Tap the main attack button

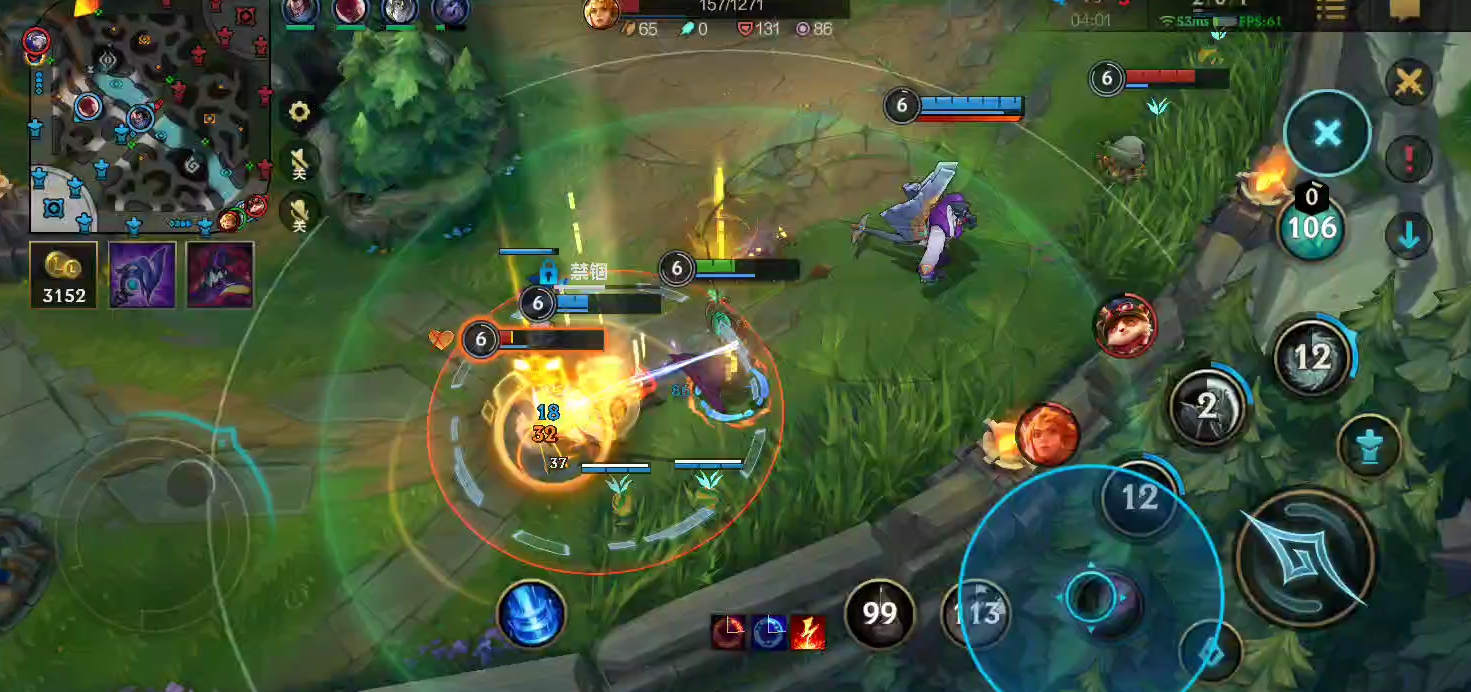(1305, 558)
